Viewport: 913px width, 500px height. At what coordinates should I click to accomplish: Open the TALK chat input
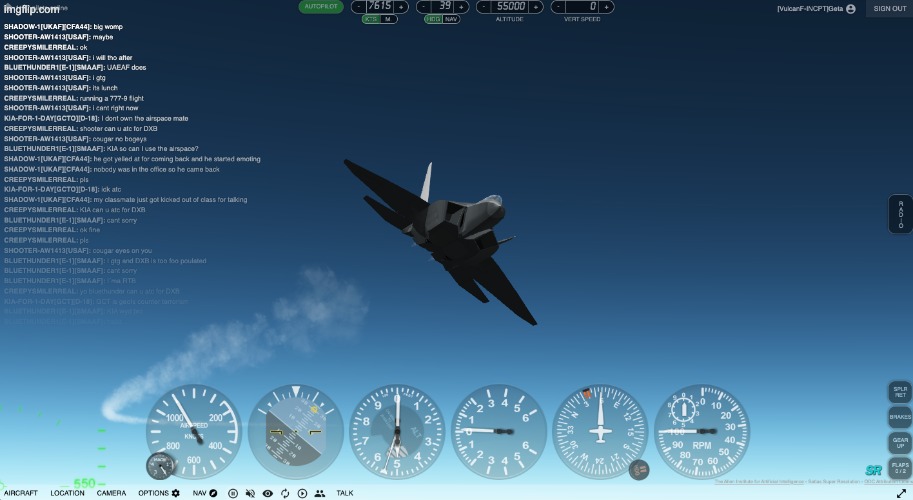click(x=345, y=493)
